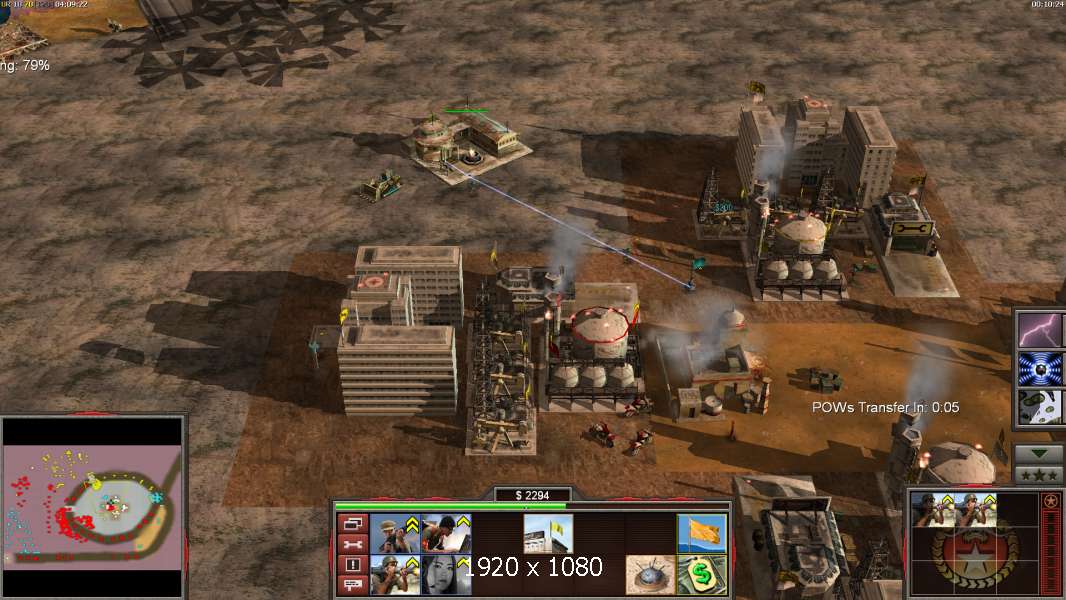Choose the dark-haired woman unit portrait
This screenshot has width=1066, height=600.
pos(446,575)
